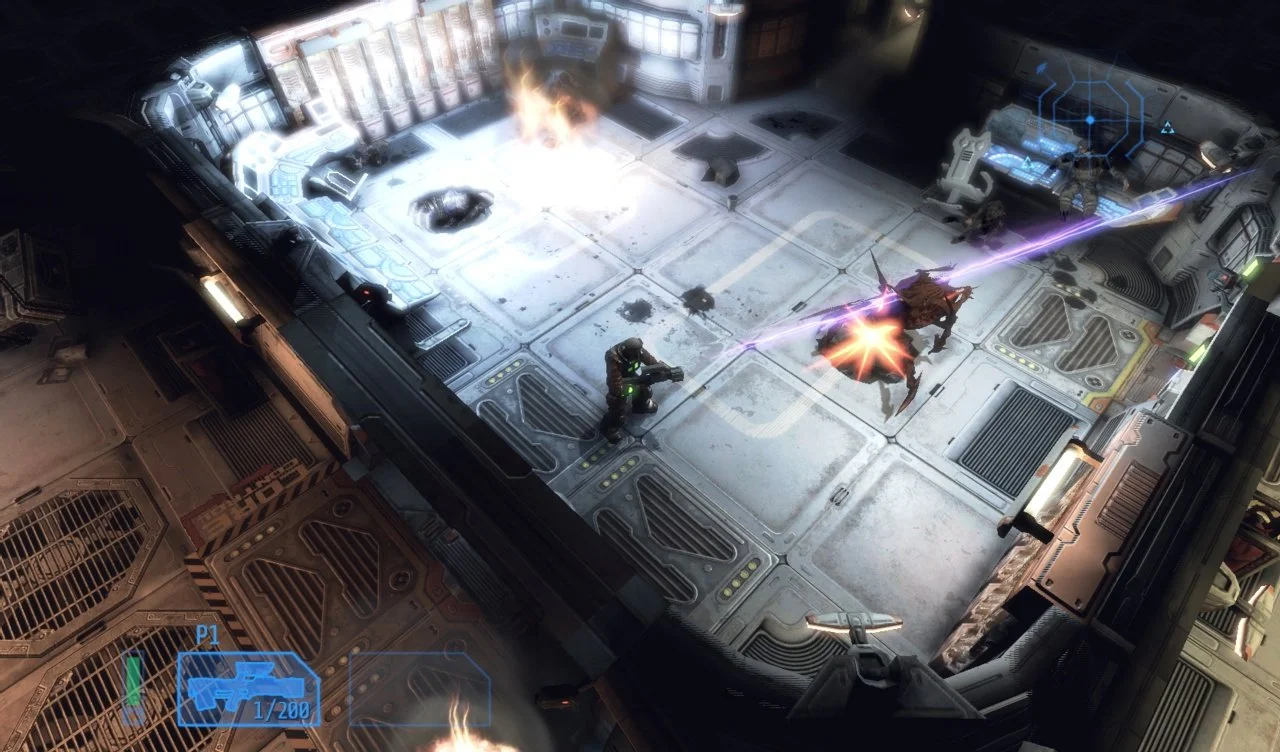Click the empty secondary weapon slot
Image resolution: width=1280 pixels, height=752 pixels.
coord(420,688)
